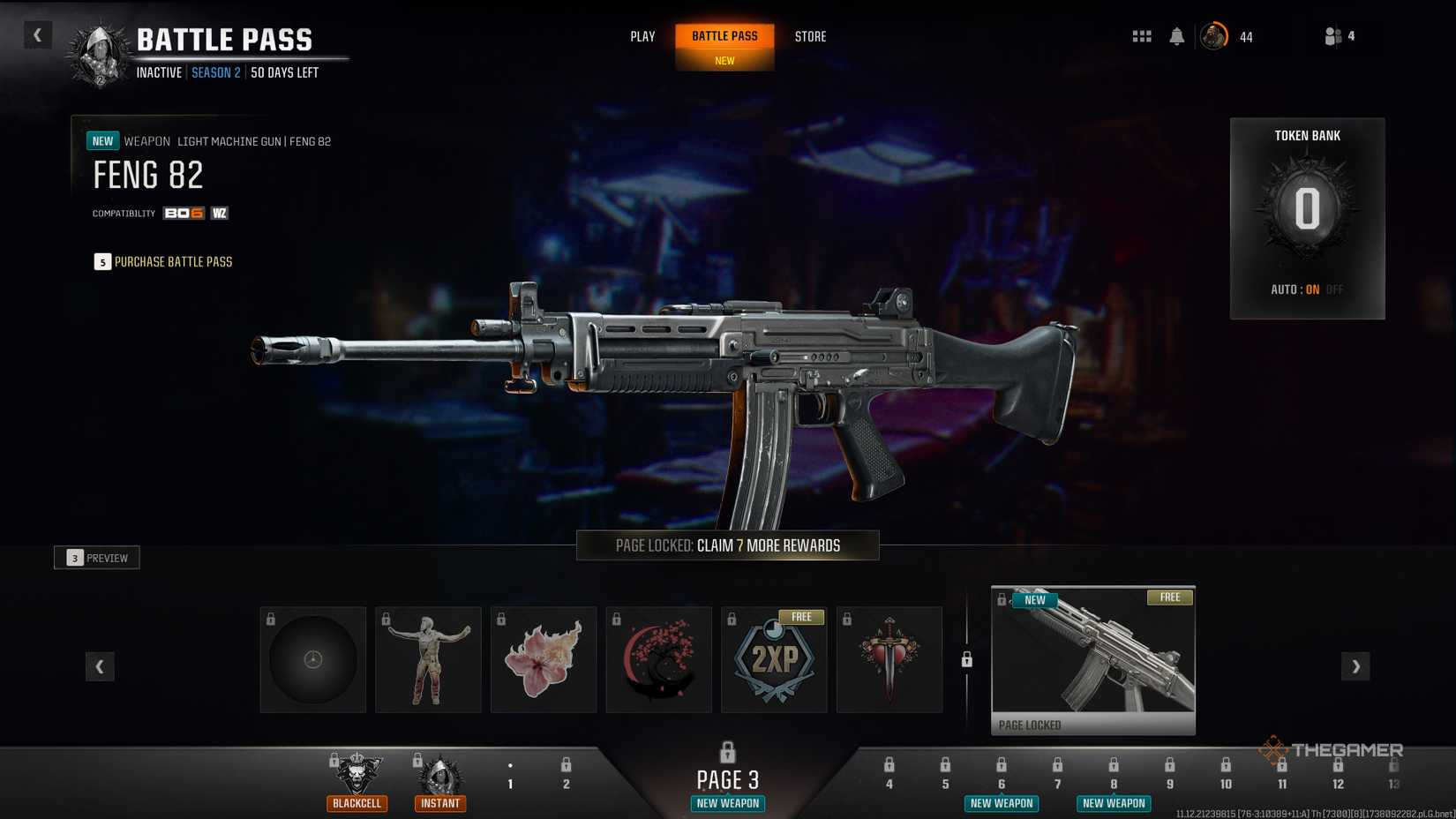Open the player profile avatar
The width and height of the screenshot is (1456, 819).
(1214, 36)
